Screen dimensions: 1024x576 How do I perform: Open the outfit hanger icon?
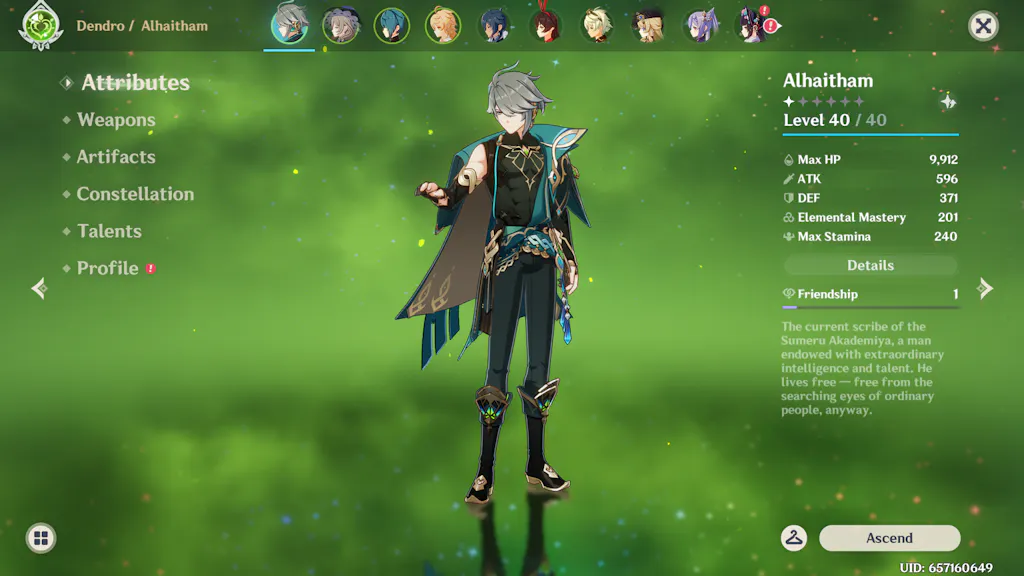[x=794, y=538]
